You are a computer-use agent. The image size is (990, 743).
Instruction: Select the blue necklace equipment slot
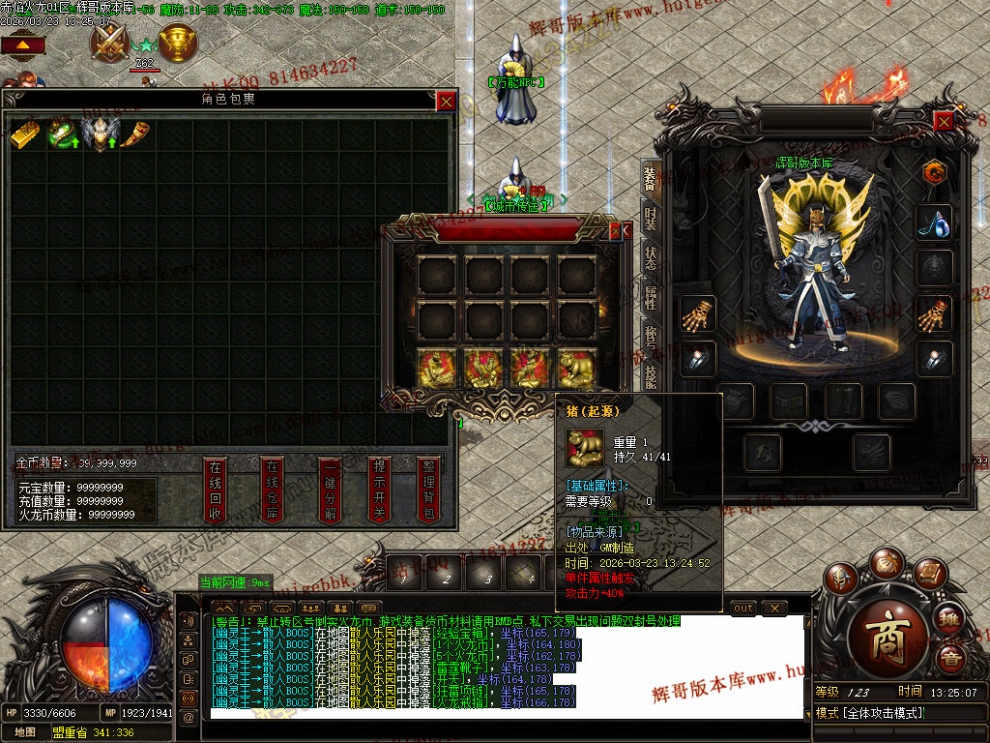[934, 222]
